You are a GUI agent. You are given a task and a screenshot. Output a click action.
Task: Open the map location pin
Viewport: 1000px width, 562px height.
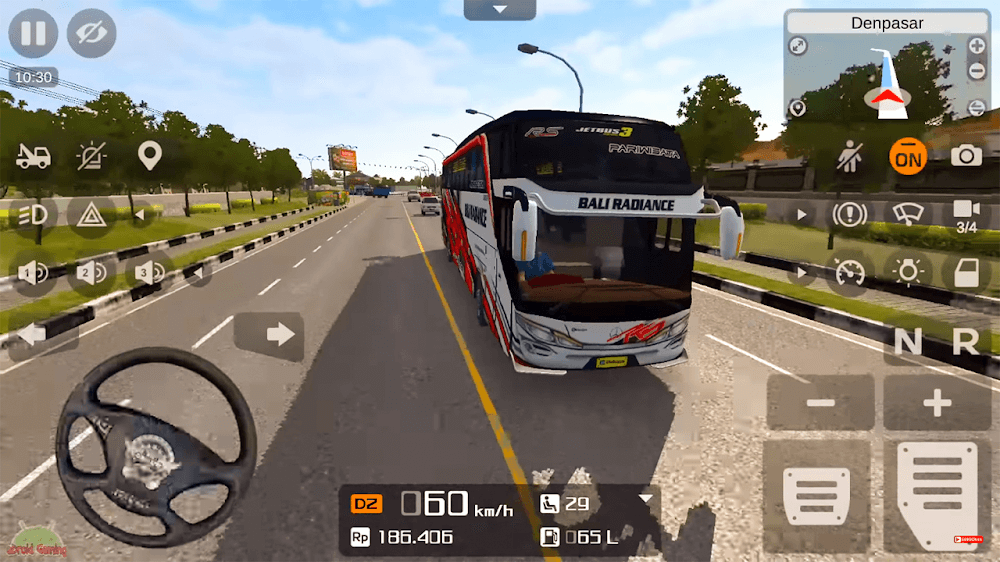pos(150,156)
